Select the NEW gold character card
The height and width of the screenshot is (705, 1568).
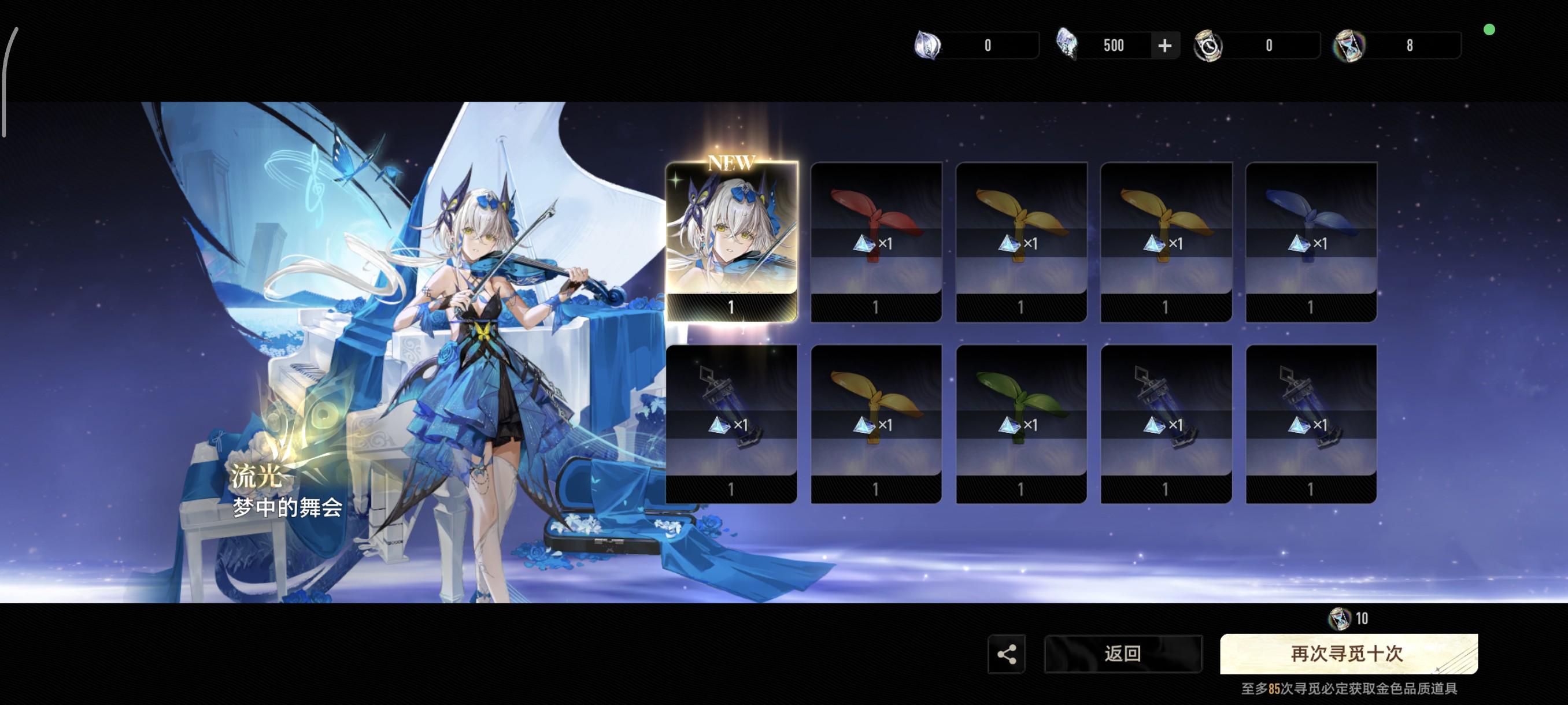[731, 241]
